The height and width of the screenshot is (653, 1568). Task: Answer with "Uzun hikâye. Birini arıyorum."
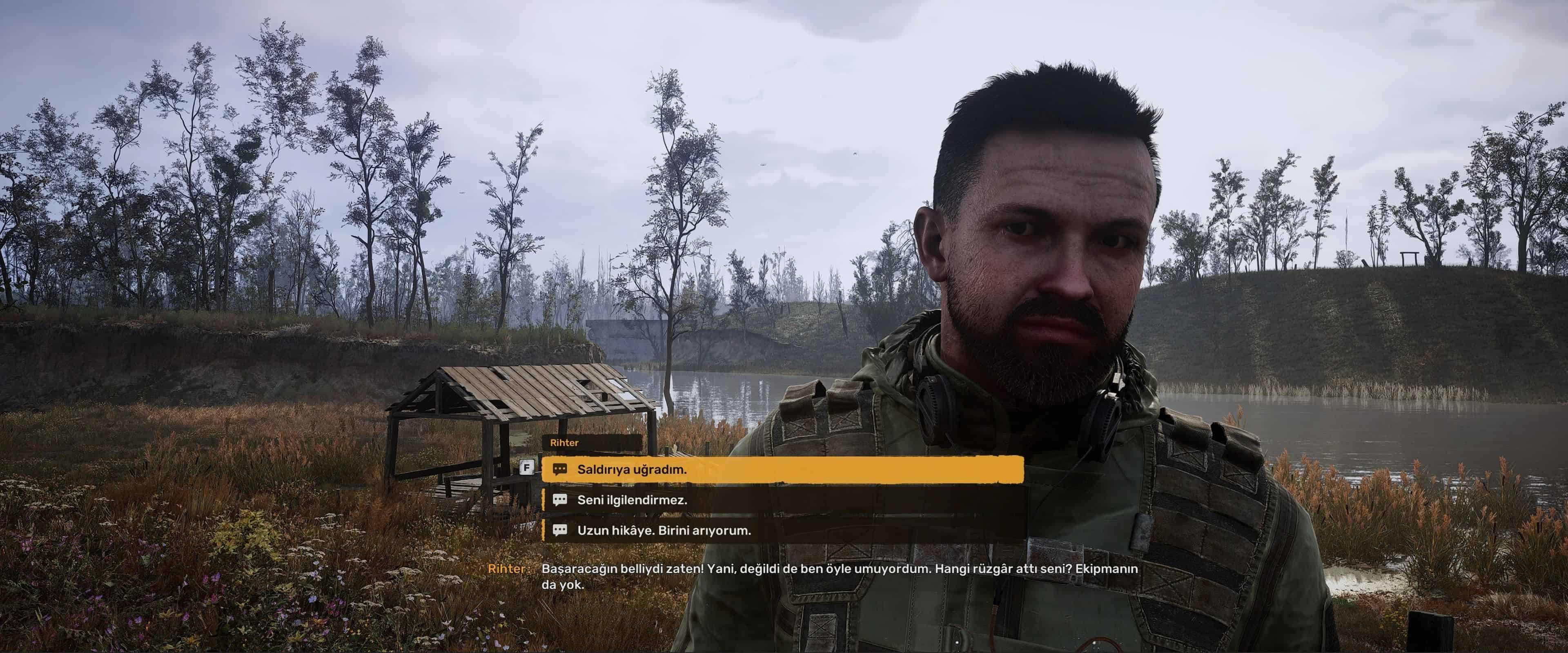click(x=664, y=530)
